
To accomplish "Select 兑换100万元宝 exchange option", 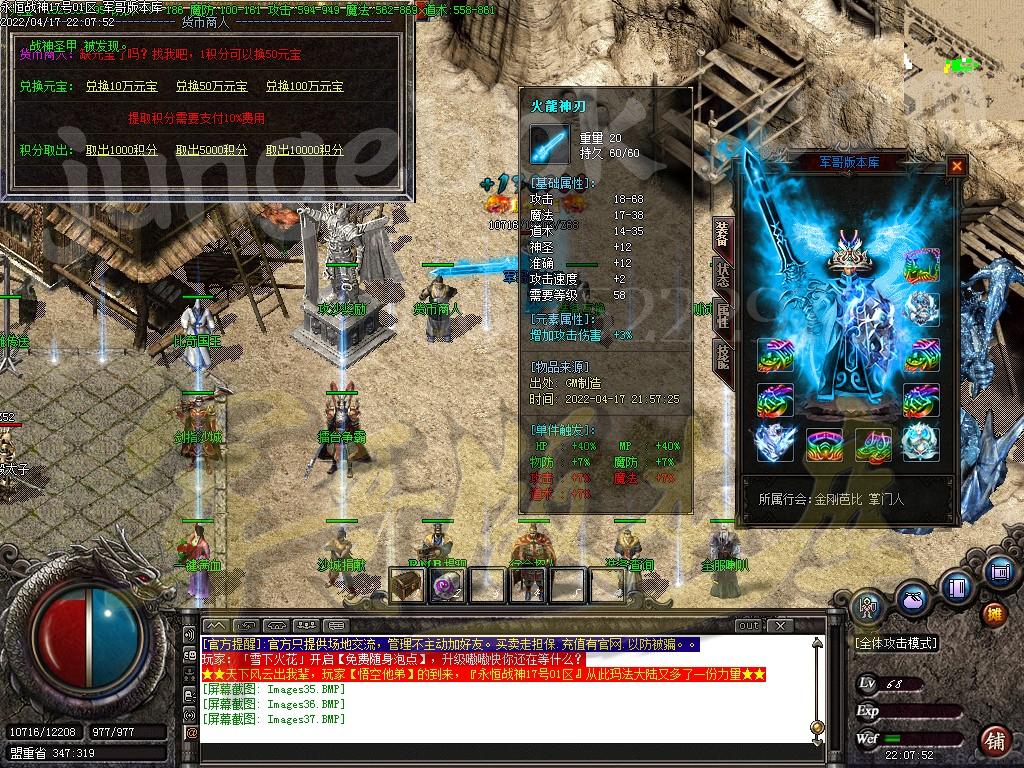I will [x=305, y=87].
